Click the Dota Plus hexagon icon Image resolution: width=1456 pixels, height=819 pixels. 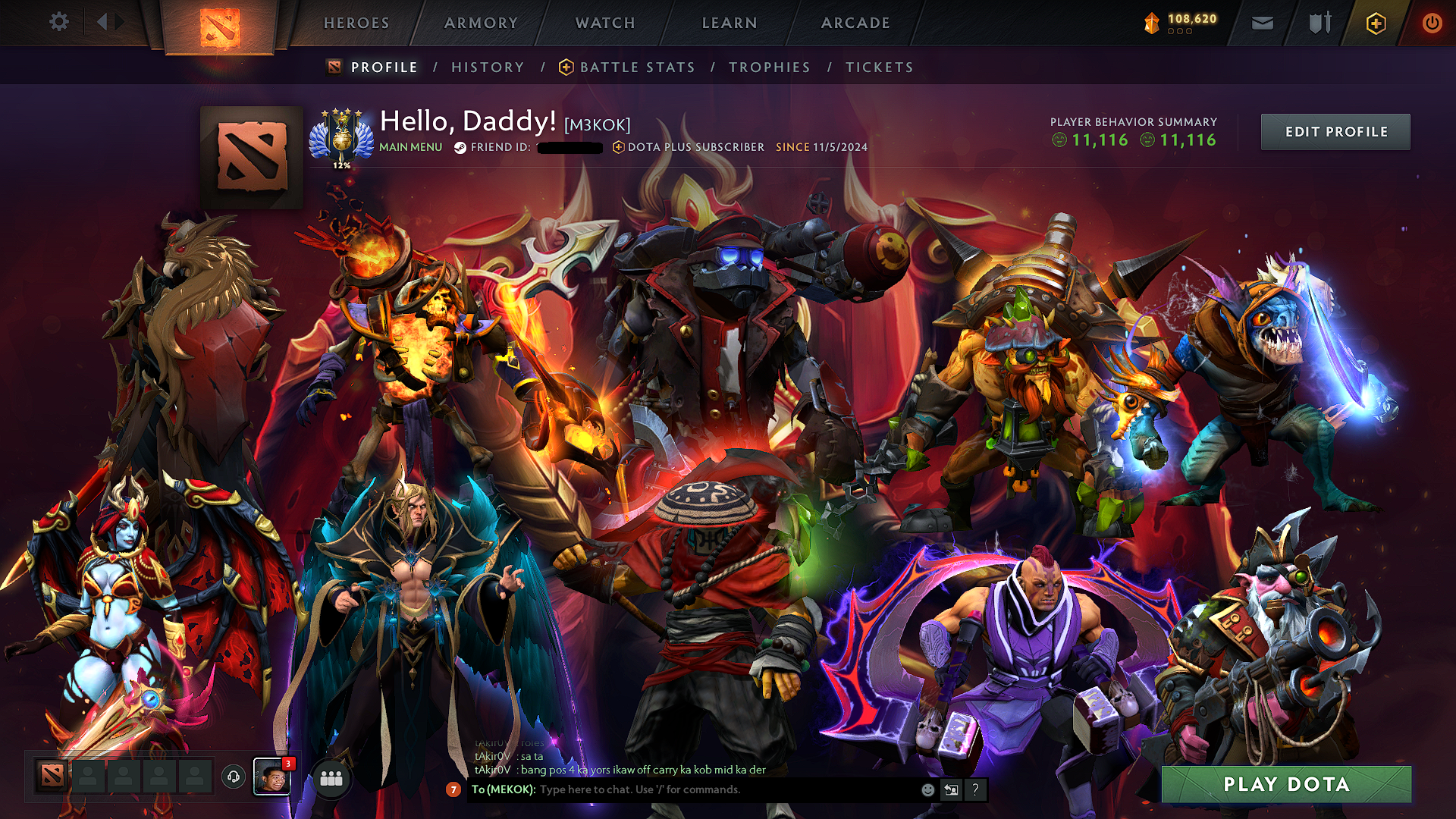(1375, 24)
